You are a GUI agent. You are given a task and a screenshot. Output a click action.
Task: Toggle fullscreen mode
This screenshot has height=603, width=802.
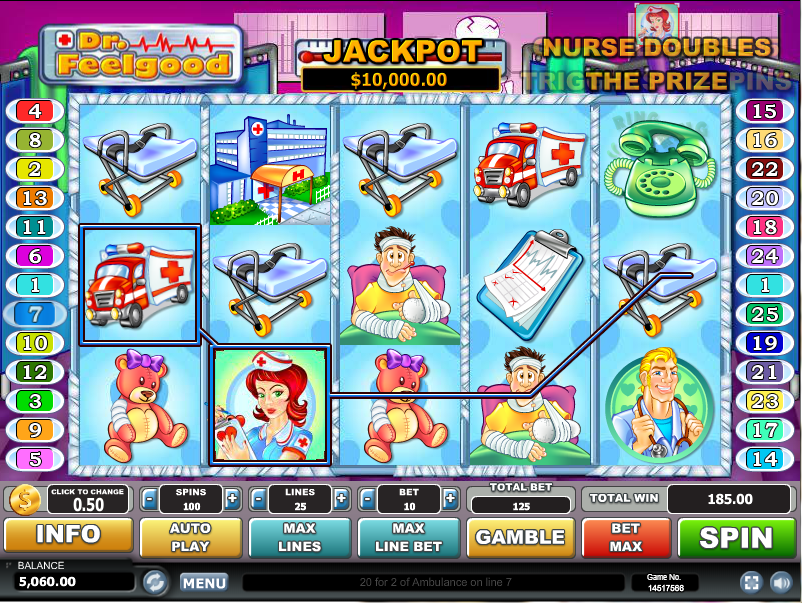(750, 582)
